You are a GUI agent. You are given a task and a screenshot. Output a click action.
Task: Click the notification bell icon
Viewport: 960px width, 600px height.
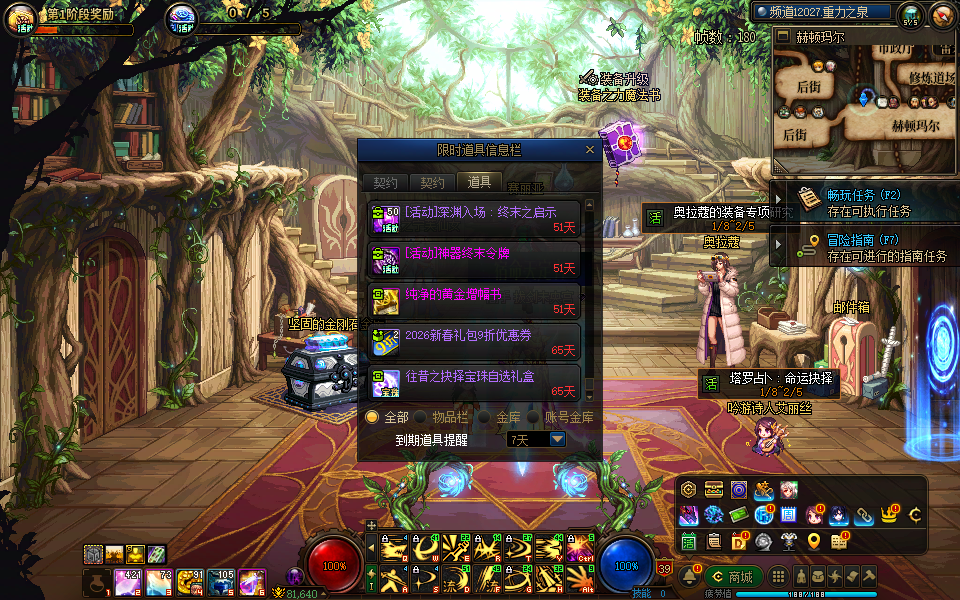point(689,577)
